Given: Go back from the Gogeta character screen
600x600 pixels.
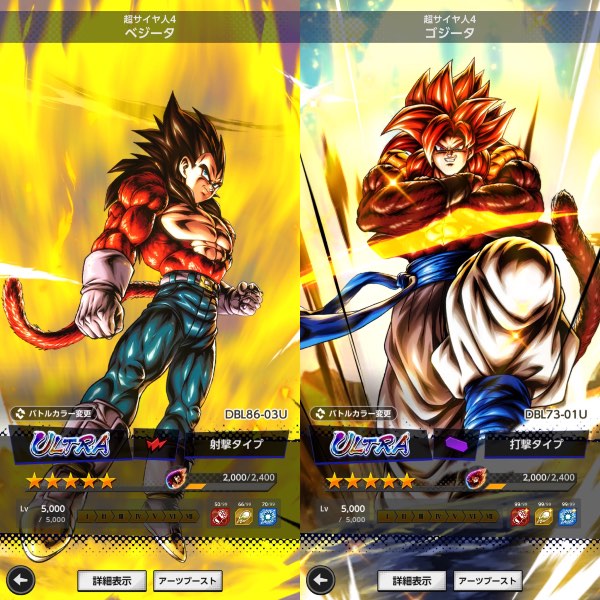Looking at the screenshot, I should (x=319, y=580).
